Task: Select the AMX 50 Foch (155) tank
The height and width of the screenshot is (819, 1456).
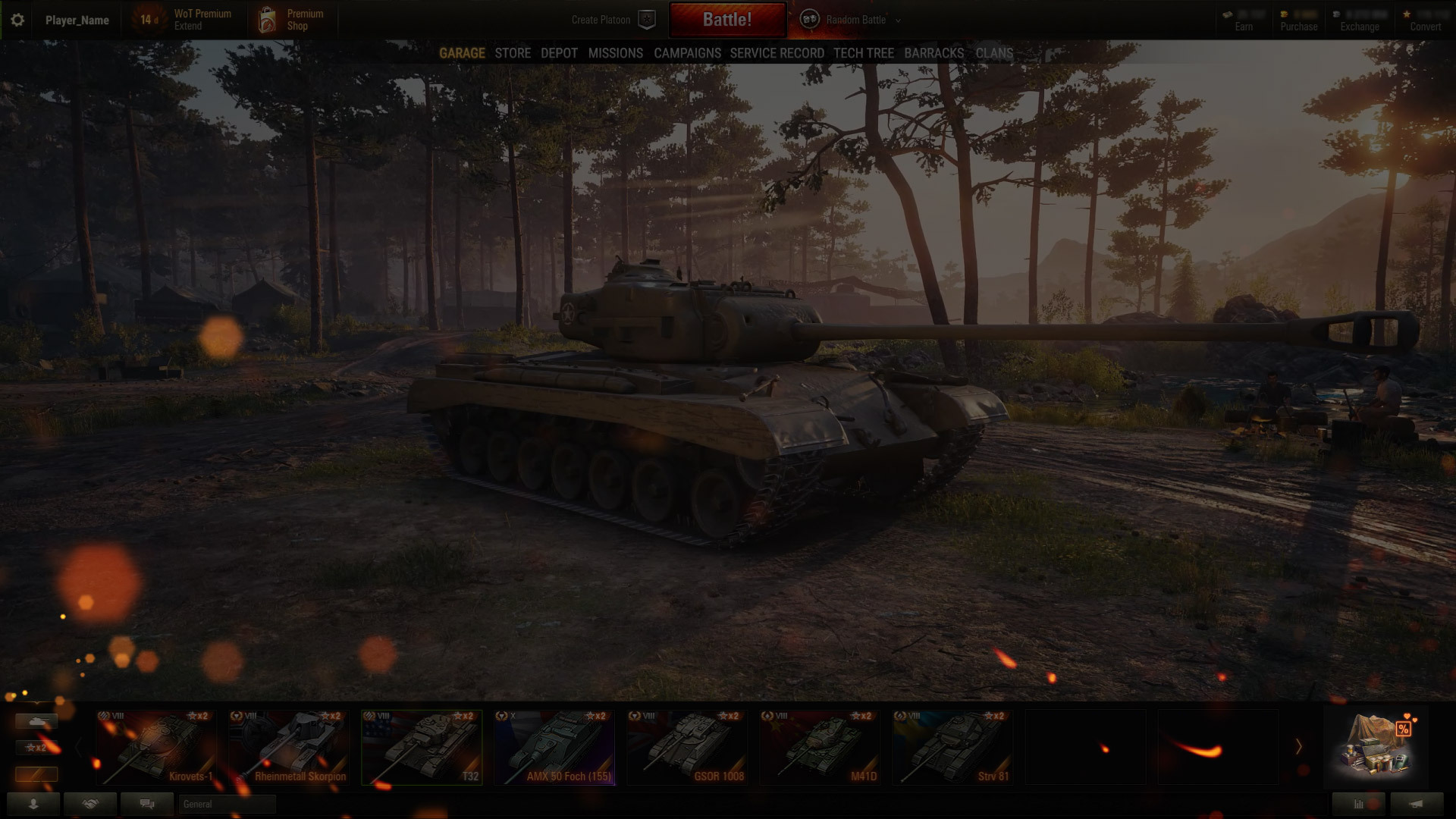Action: 554,747
